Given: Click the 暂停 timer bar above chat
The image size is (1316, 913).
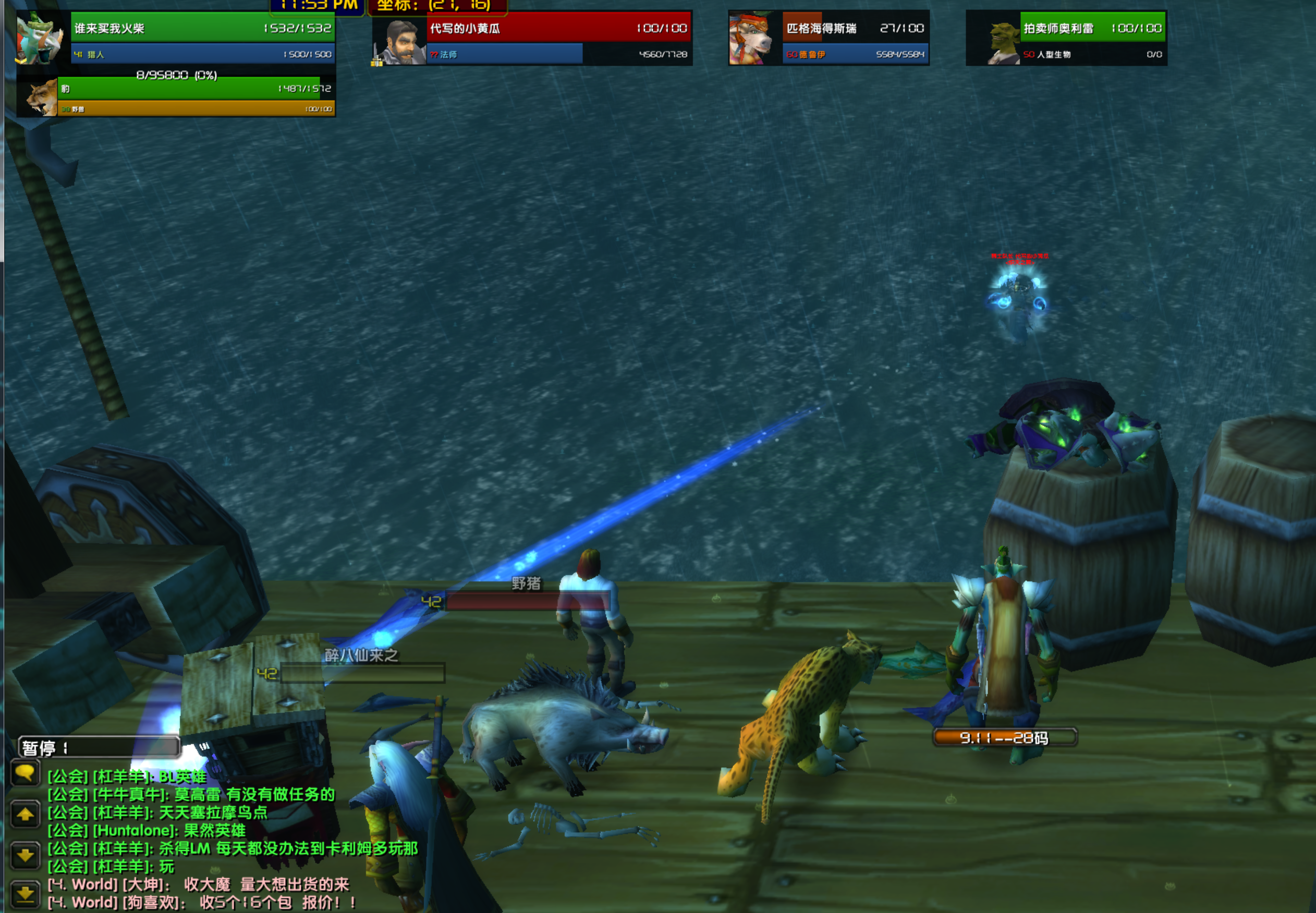Looking at the screenshot, I should pos(99,747).
